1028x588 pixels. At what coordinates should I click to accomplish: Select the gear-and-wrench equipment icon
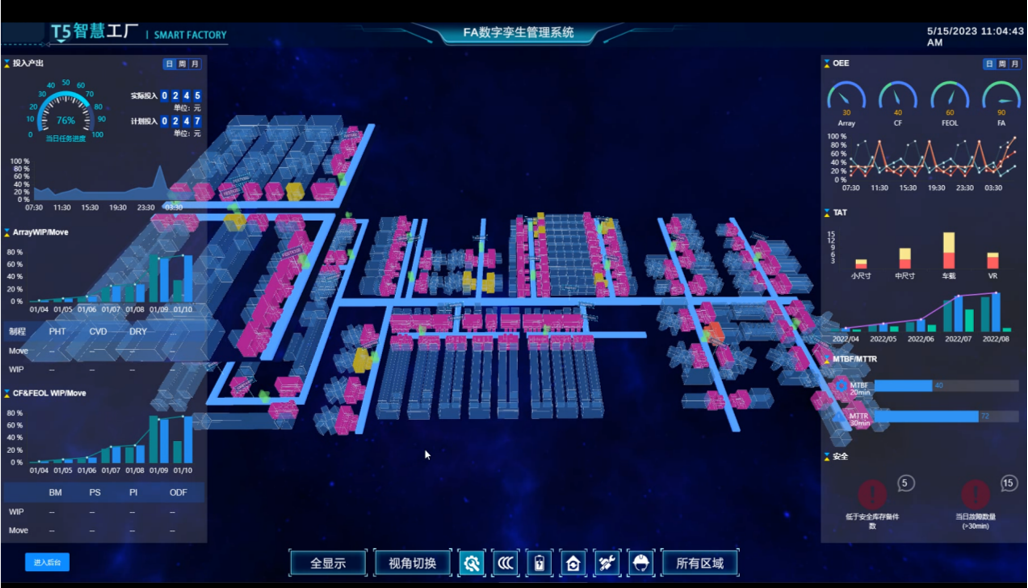[471, 563]
